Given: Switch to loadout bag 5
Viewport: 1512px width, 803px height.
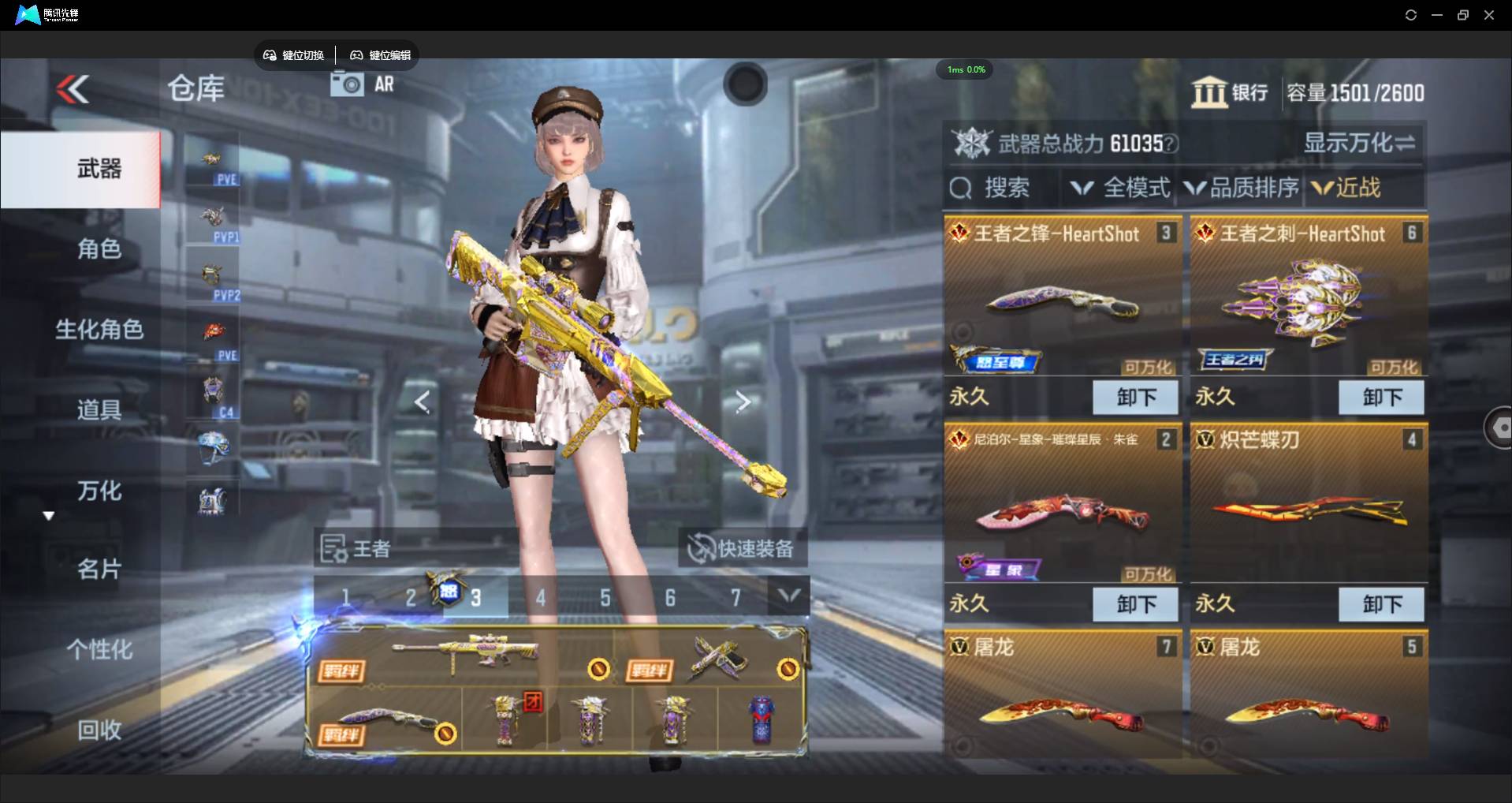Looking at the screenshot, I should 605,598.
